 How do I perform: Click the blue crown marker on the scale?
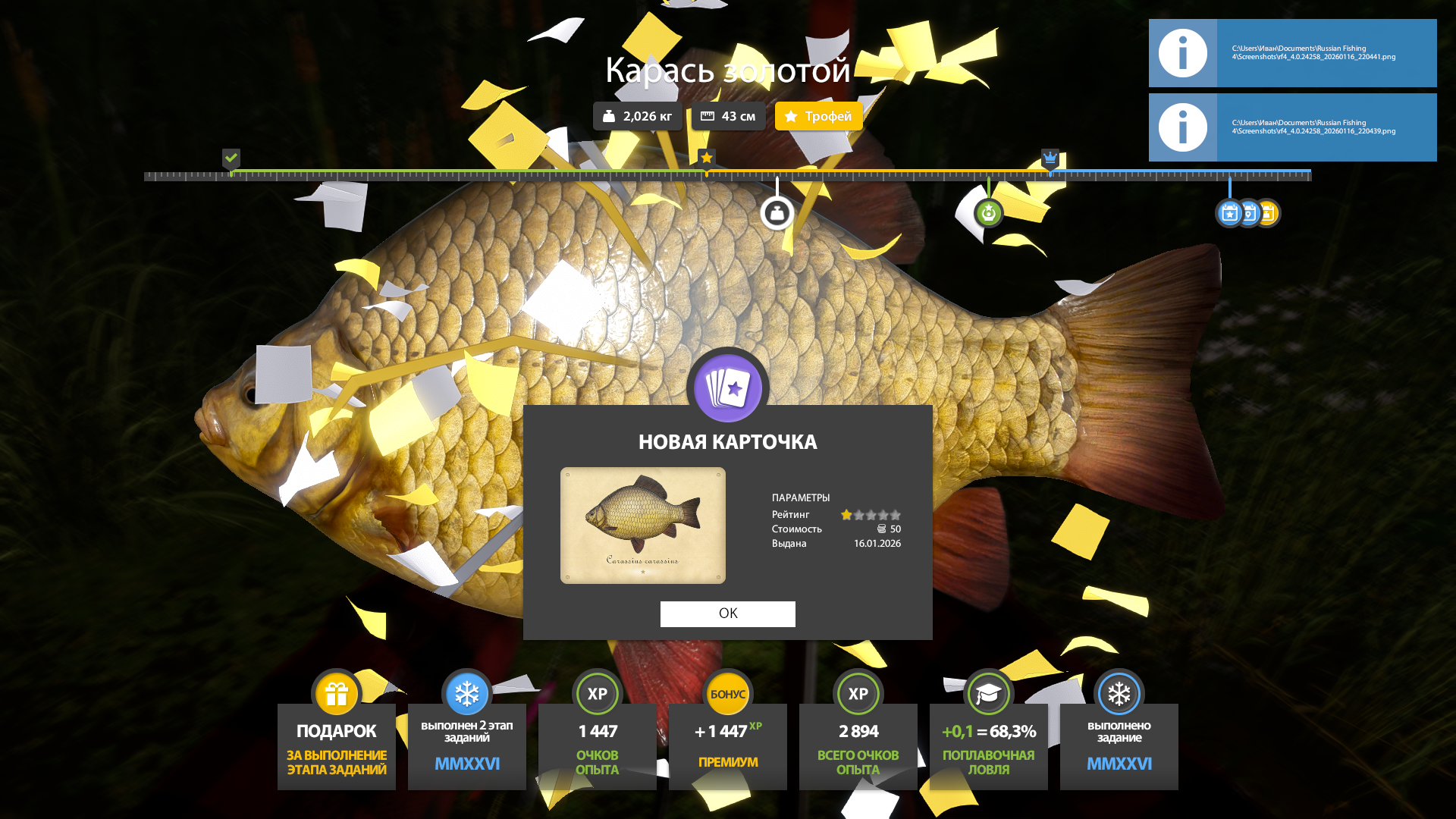coord(1050,158)
